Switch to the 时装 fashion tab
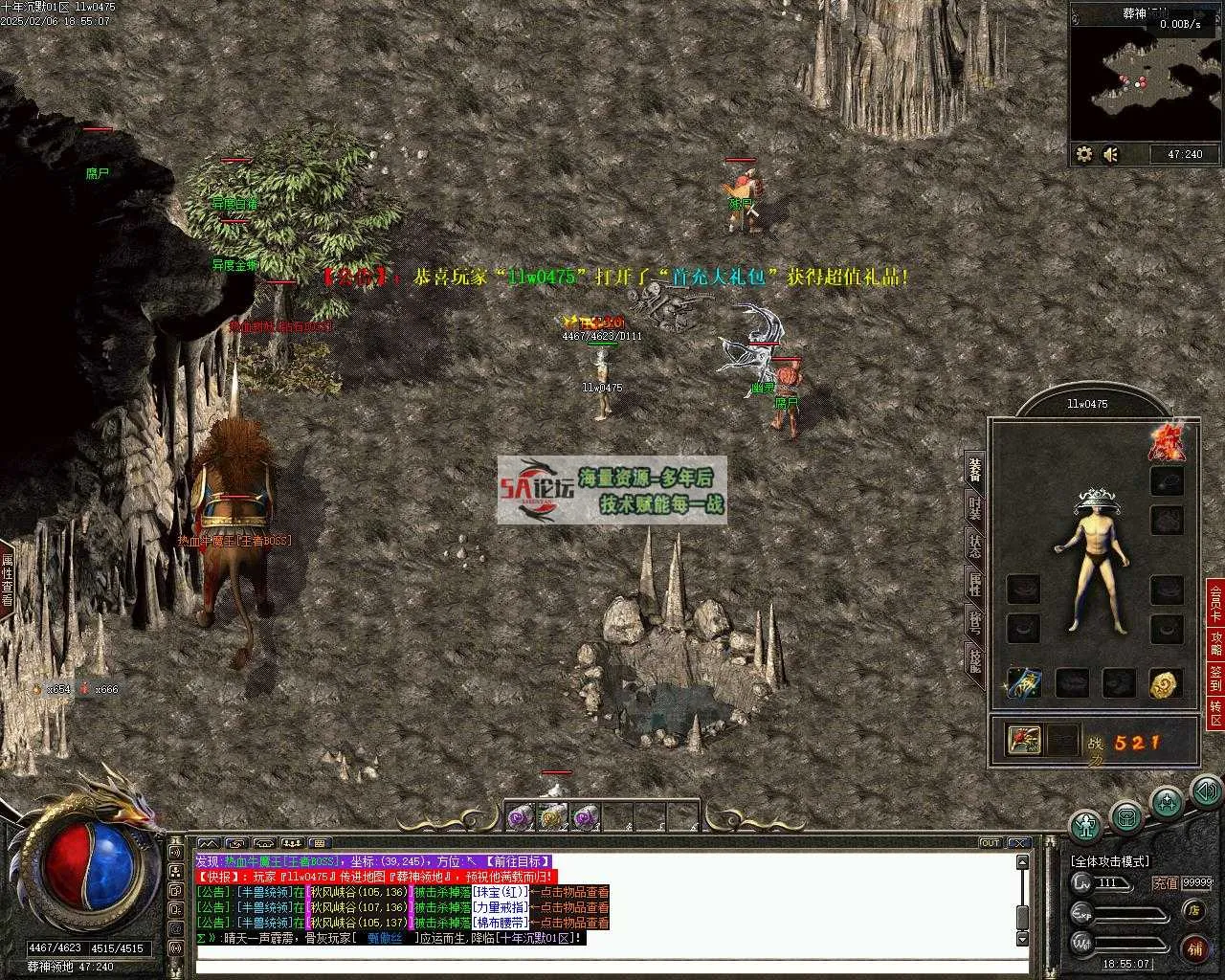The width and height of the screenshot is (1225, 980). (x=974, y=508)
